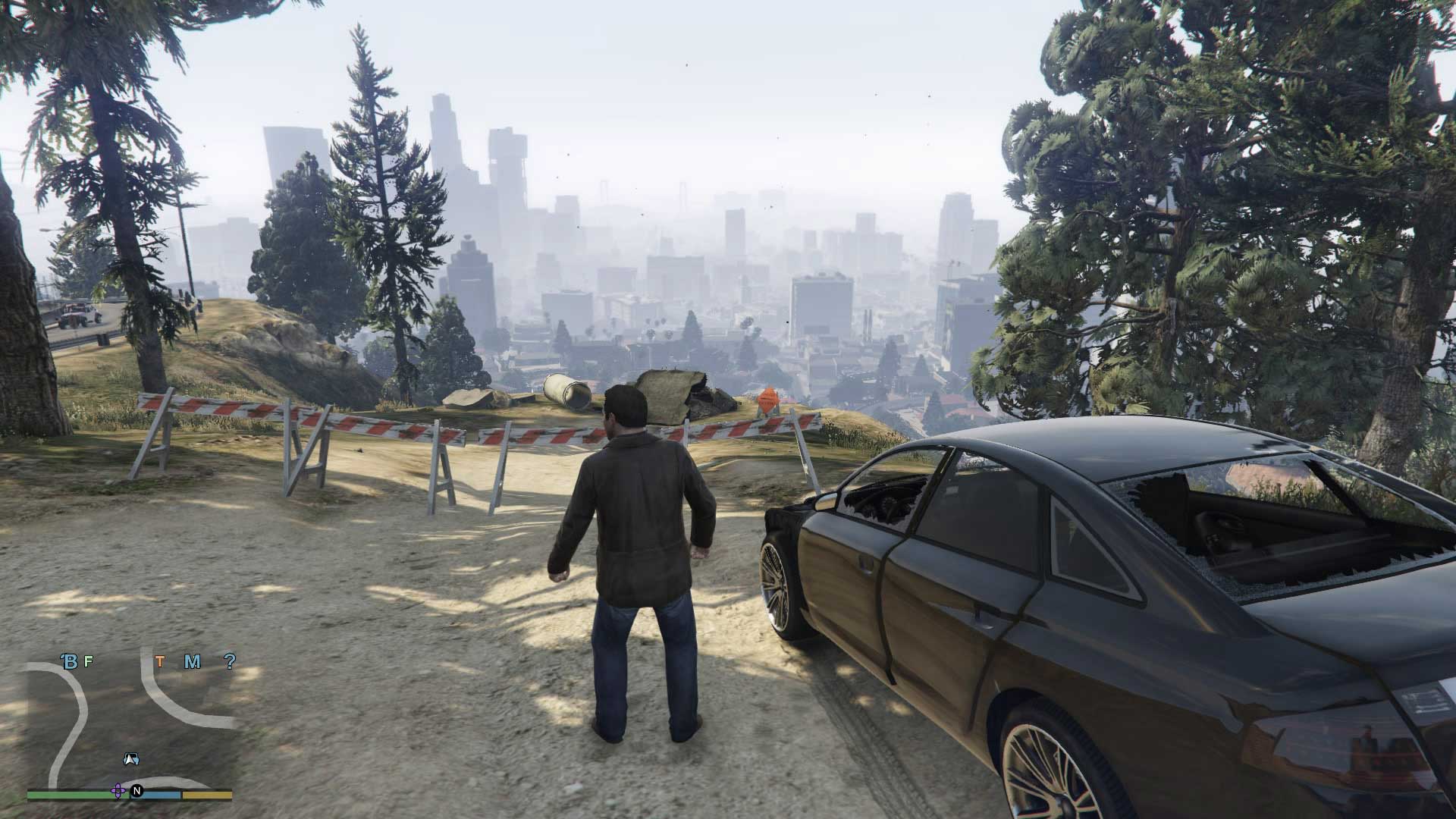Open the ? stranger mission blip
This screenshot has height=819, width=1456.
[x=230, y=662]
